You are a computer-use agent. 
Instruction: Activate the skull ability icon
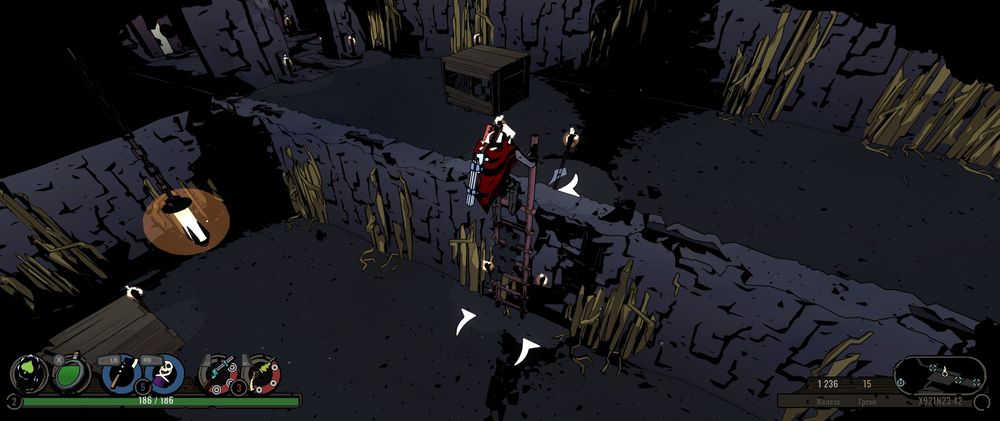coord(165,373)
